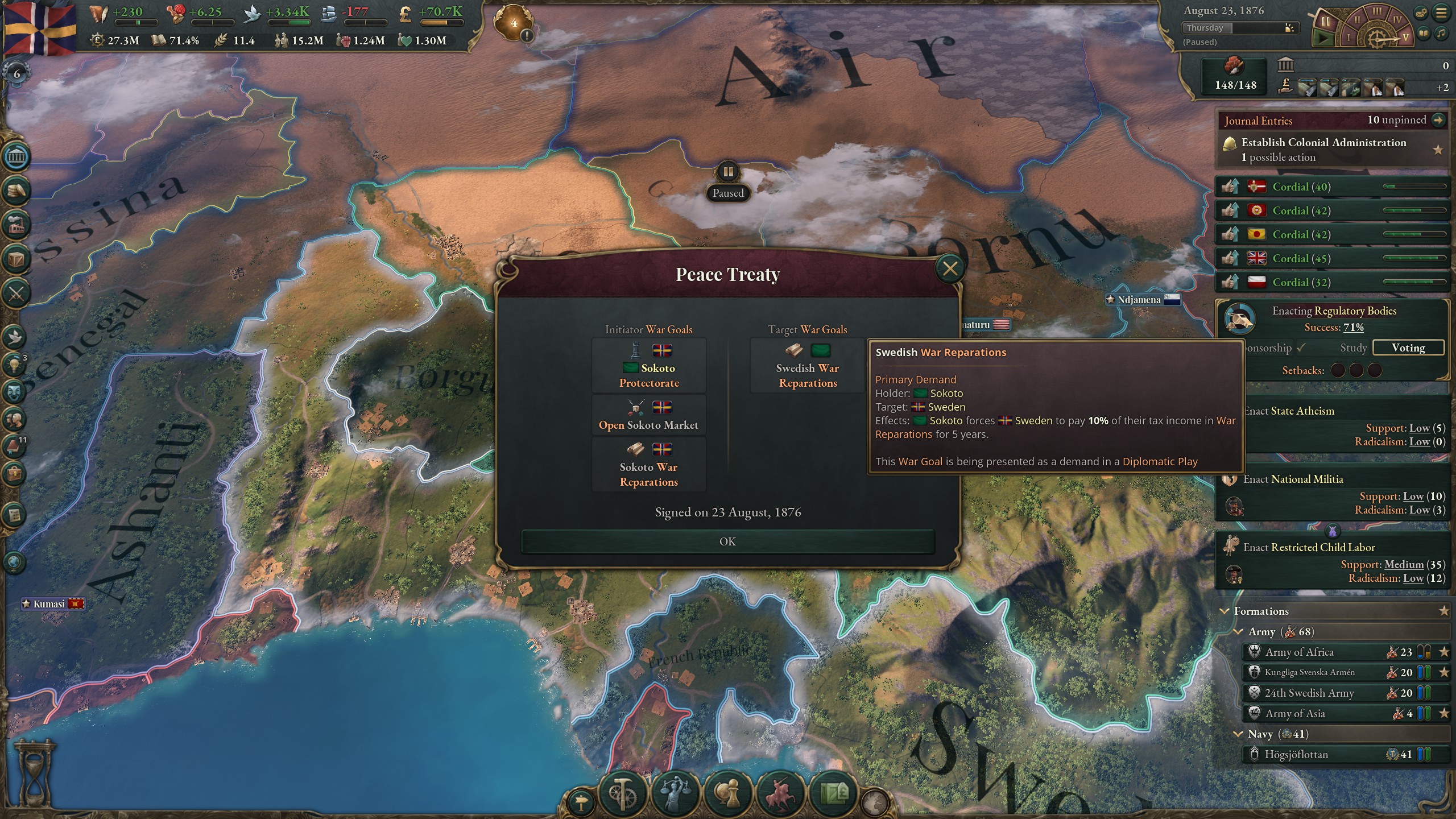Open the Buildings panel from the left sidebar
1456x819 pixels.
click(16, 224)
